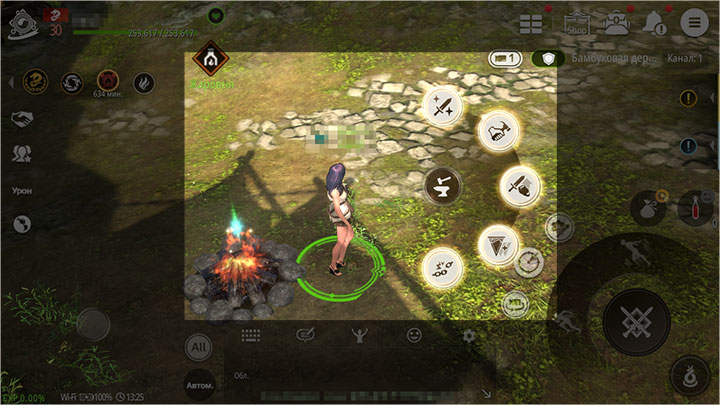Select the sword and shield radial icon
This screenshot has width=720, height=405.
pos(519,186)
